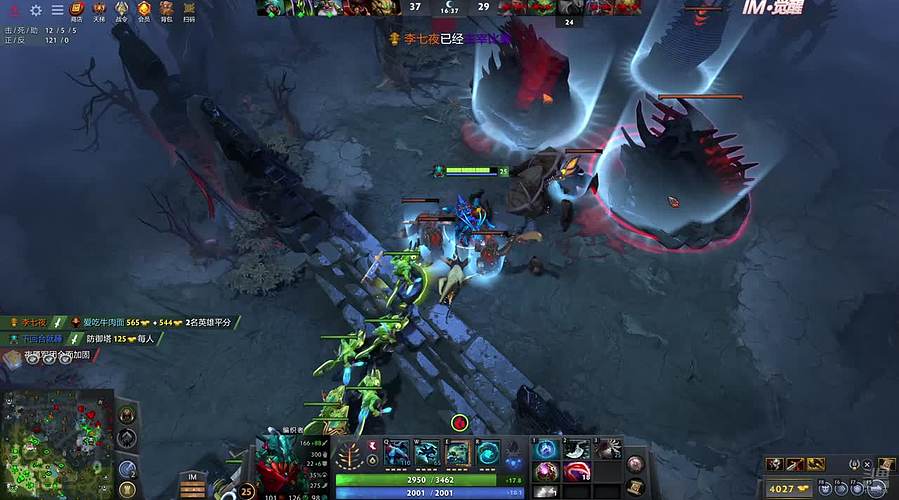Use the item in inventory slot 2
Viewport: 899px width, 500px height.
pyautogui.click(x=578, y=449)
